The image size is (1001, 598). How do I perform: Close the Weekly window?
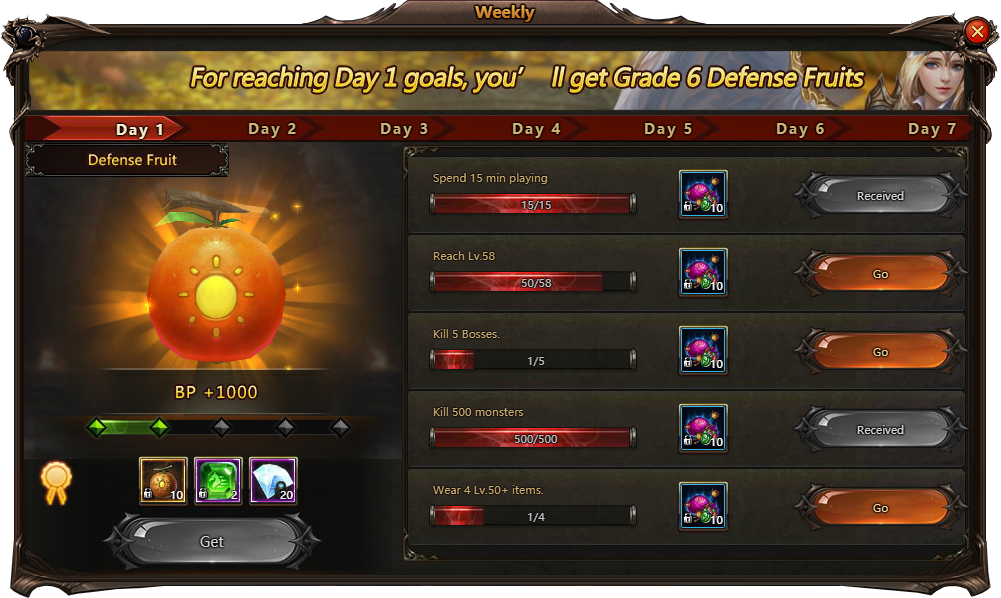point(977,32)
